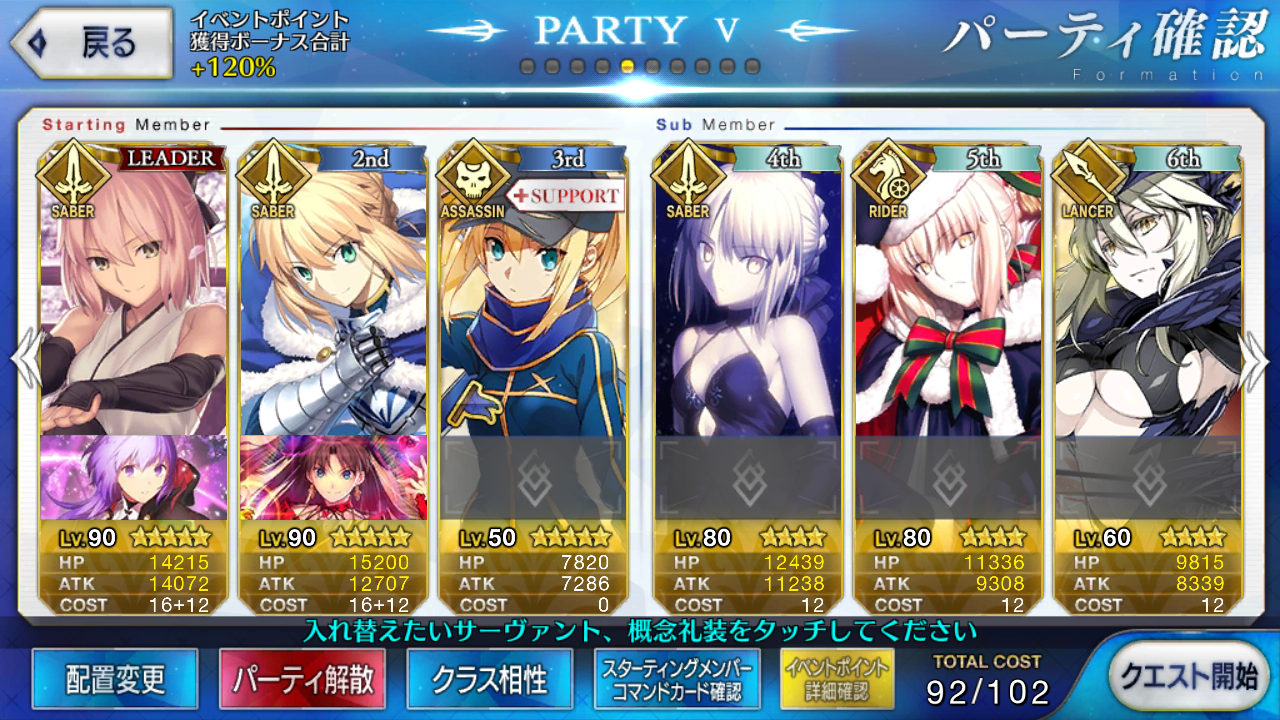Jump to the first party page dot
The height and width of the screenshot is (720, 1280).
point(527,67)
